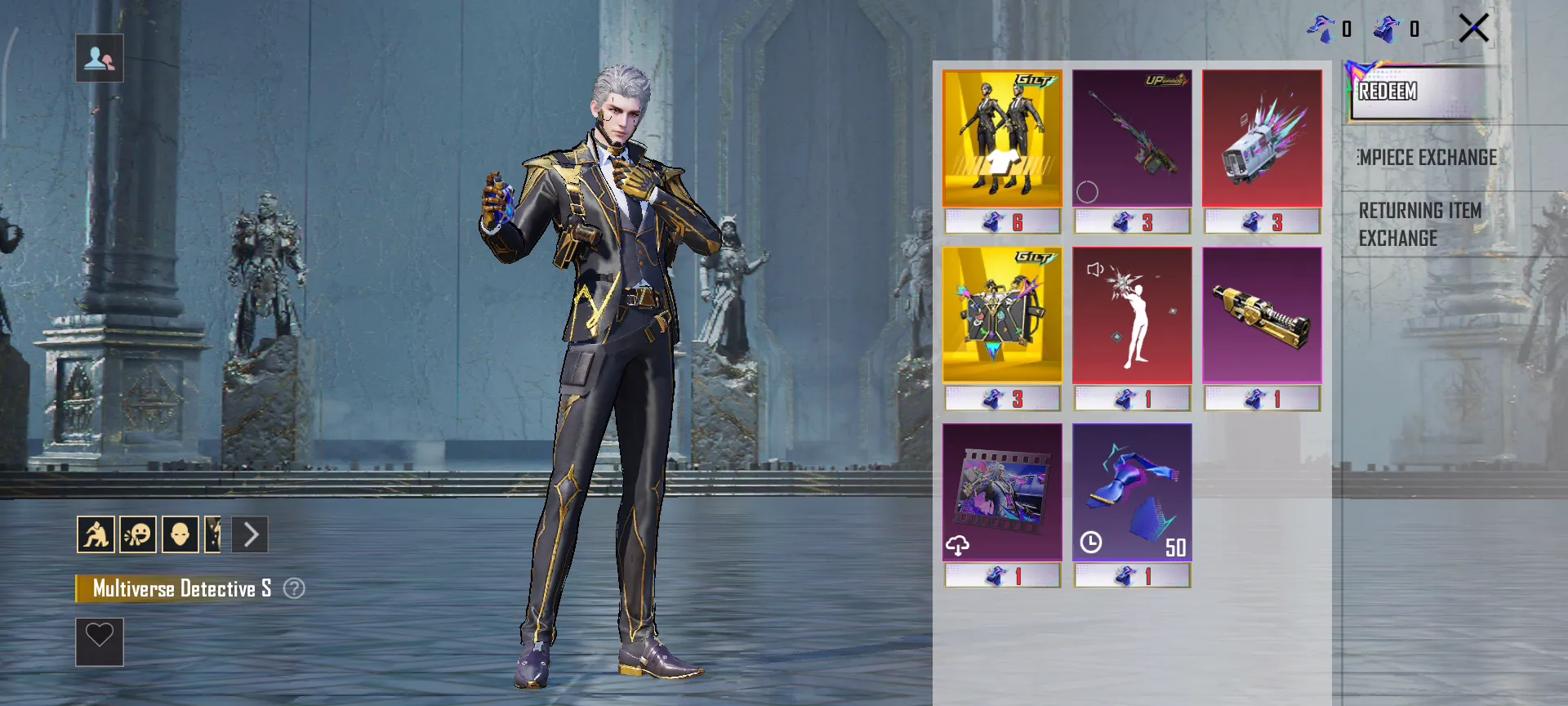Open Returning Item Exchange tab
Screen dimensions: 1568x706
pos(1420,224)
